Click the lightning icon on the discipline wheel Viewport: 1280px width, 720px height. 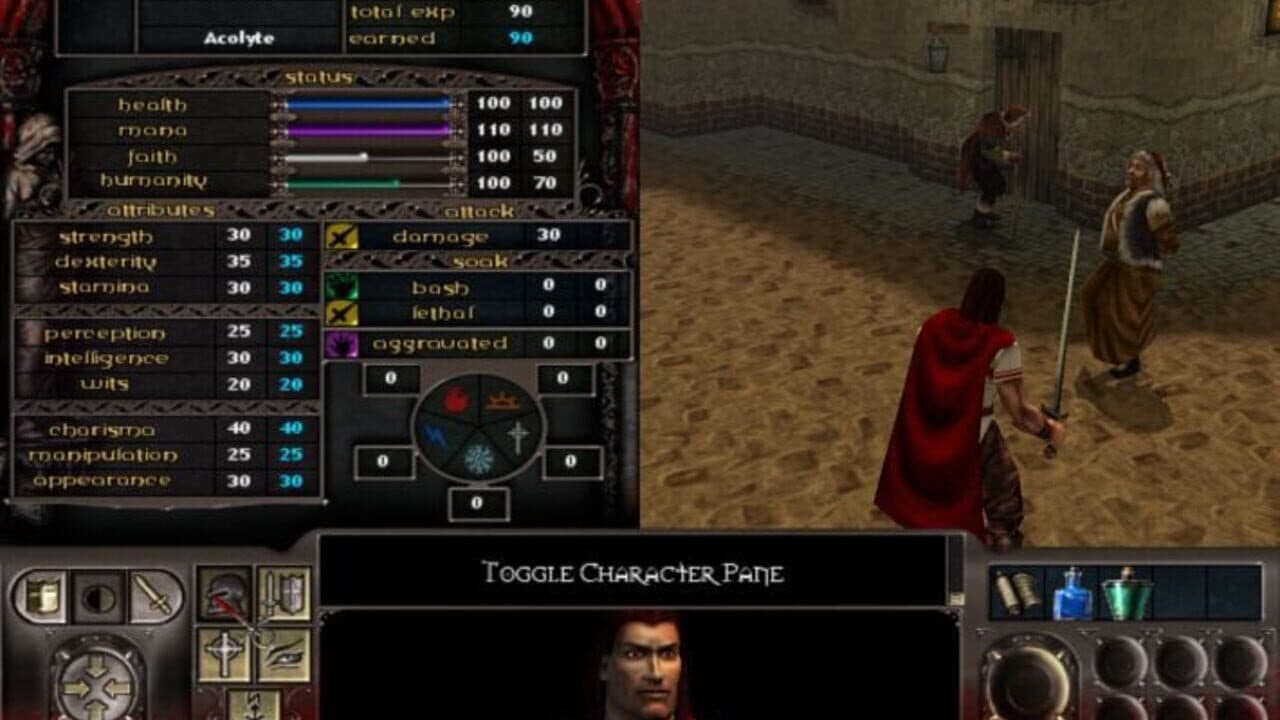pyautogui.click(x=435, y=433)
